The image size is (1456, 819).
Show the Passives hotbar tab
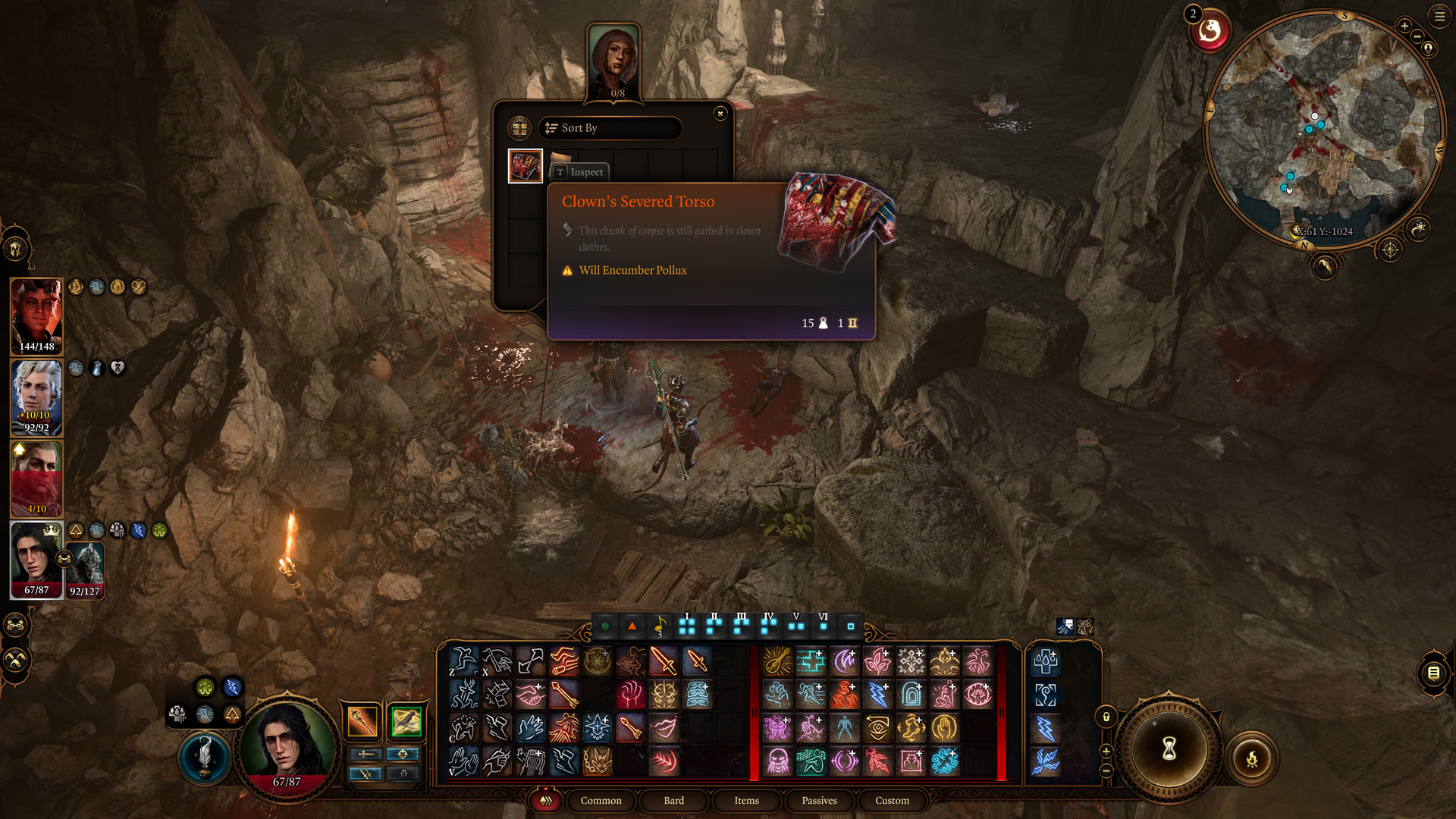tap(819, 801)
